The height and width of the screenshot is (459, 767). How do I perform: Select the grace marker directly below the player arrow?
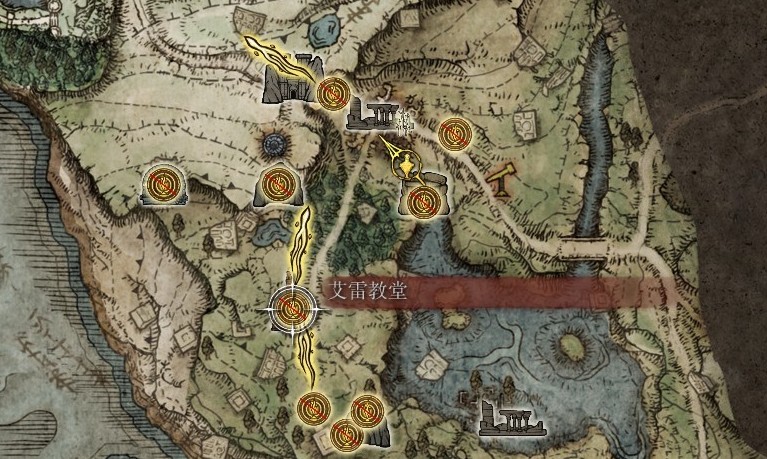coord(425,201)
